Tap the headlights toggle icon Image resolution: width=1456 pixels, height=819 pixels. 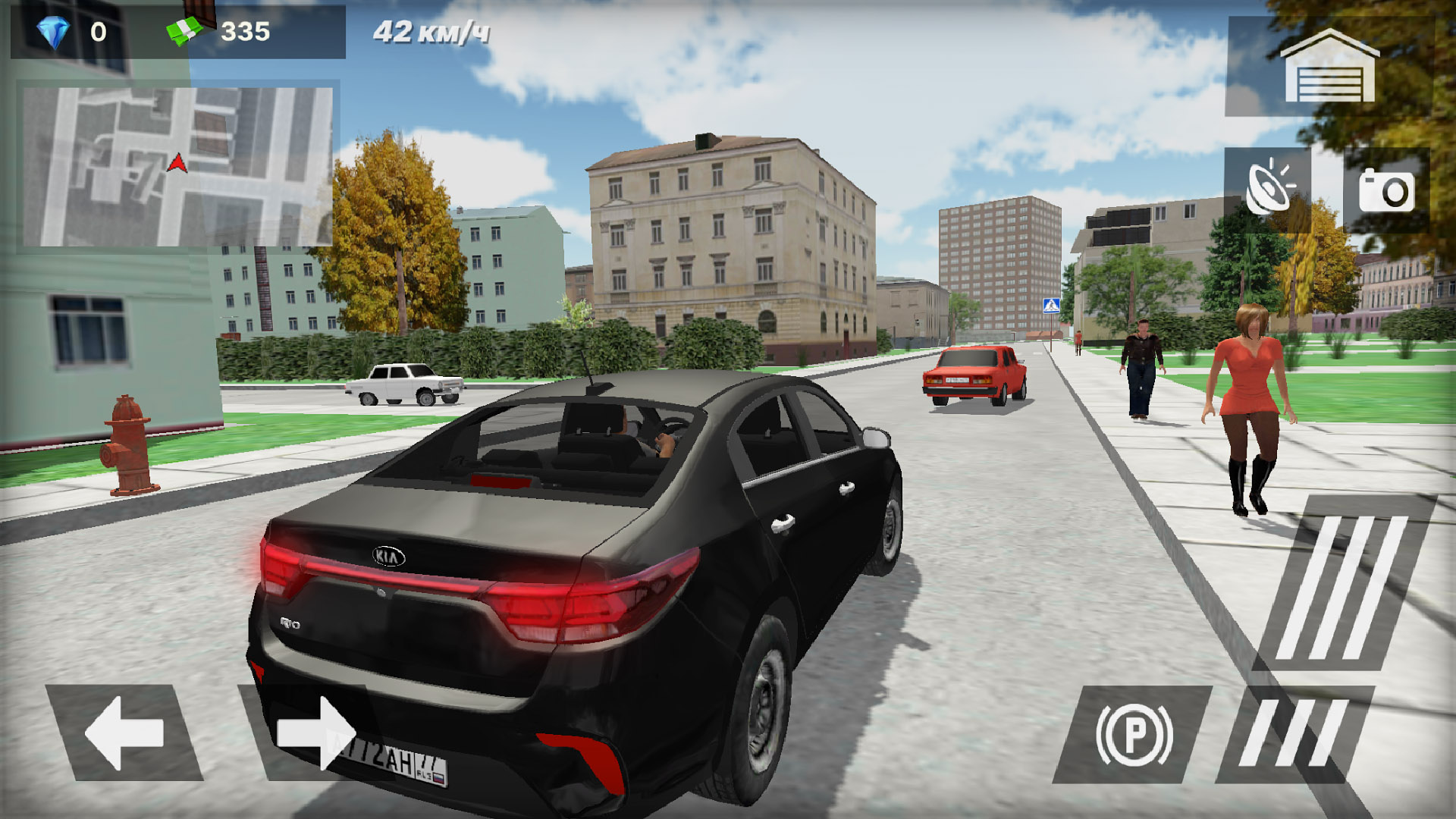tap(1267, 190)
